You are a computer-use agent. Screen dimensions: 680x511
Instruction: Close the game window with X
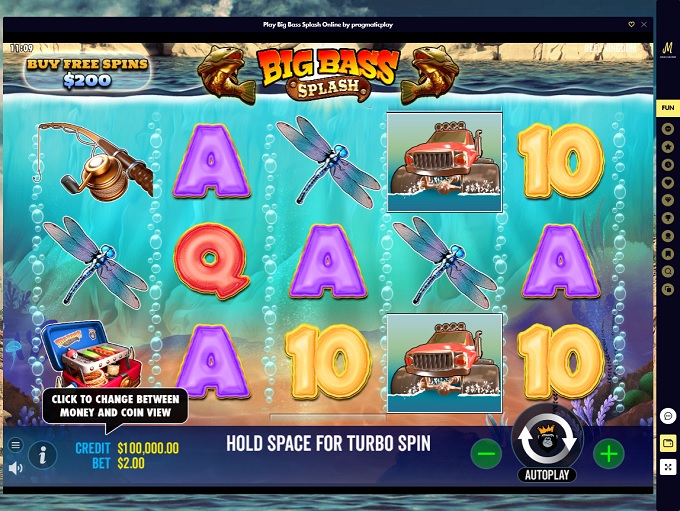click(x=644, y=24)
